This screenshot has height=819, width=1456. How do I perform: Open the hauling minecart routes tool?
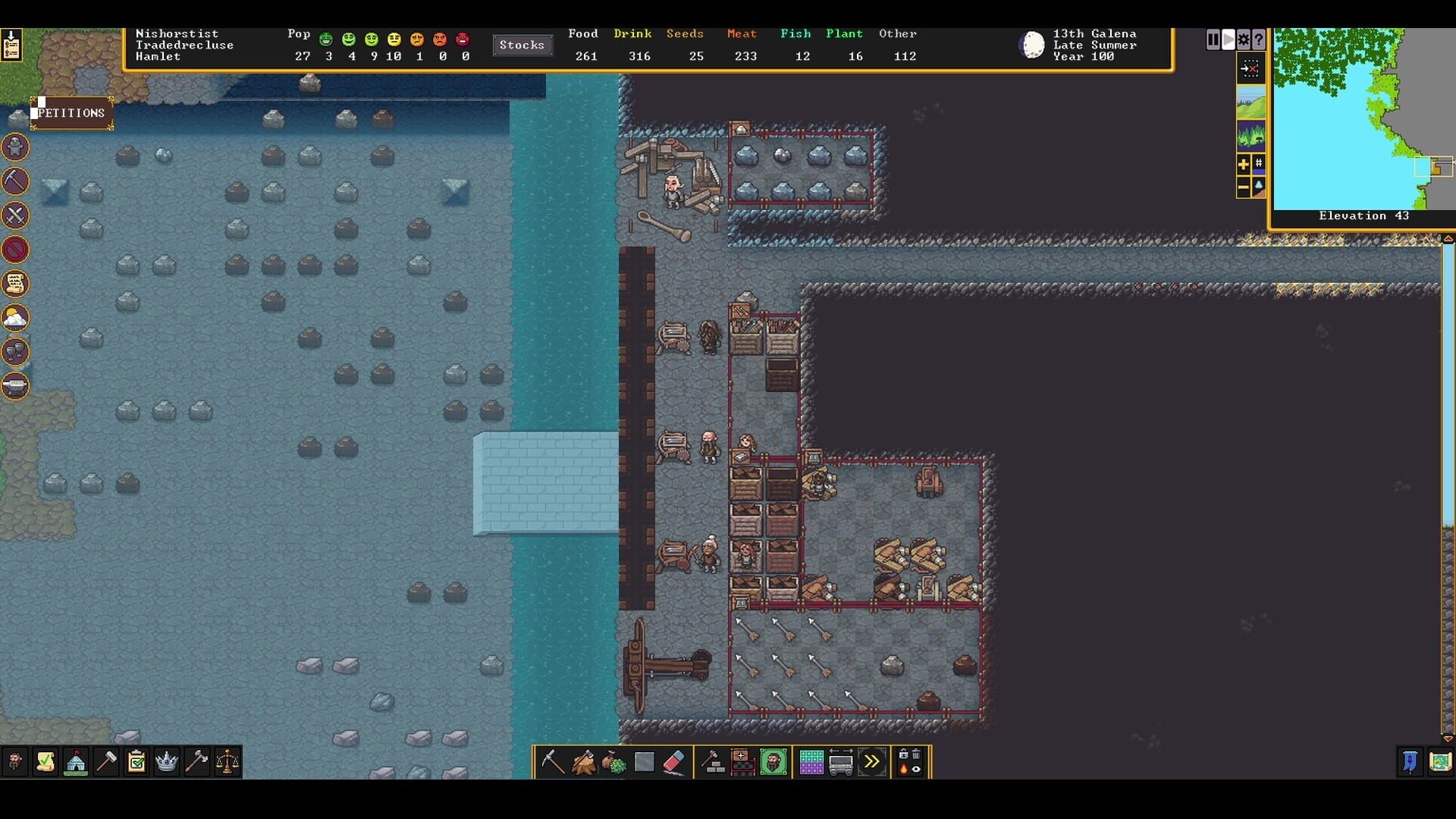tap(841, 761)
